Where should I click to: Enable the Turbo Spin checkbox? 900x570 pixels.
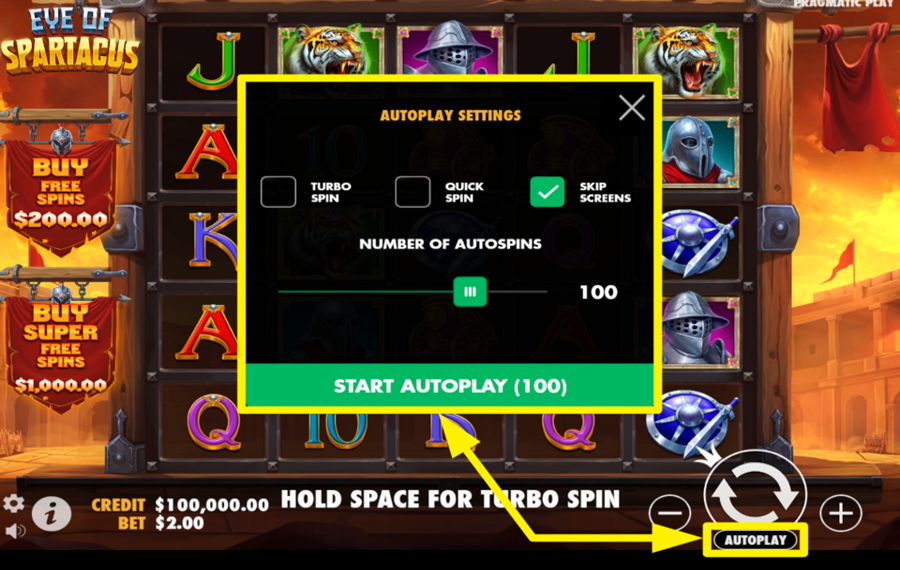point(278,192)
